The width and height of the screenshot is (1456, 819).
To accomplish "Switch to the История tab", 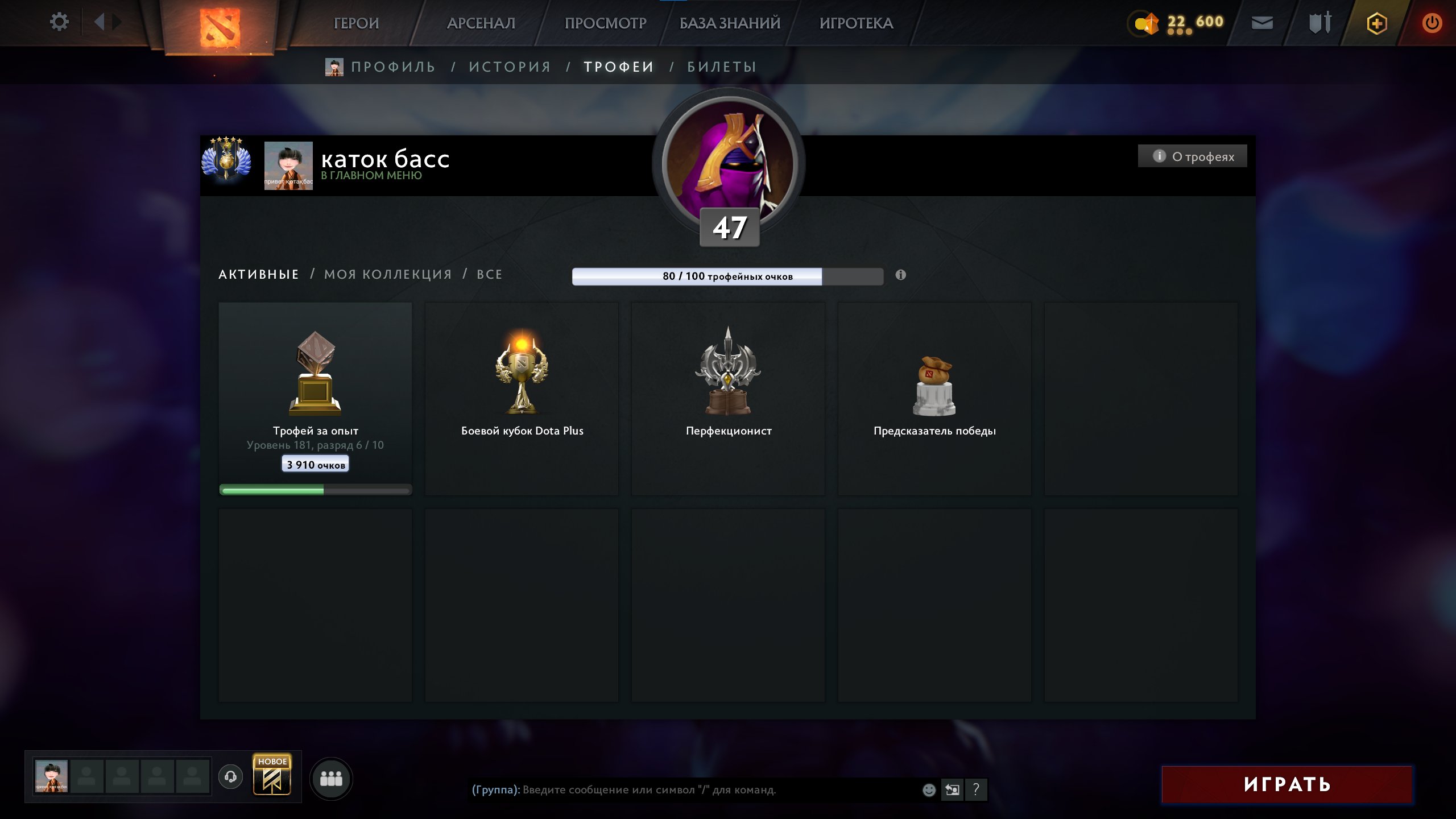I will tap(510, 67).
